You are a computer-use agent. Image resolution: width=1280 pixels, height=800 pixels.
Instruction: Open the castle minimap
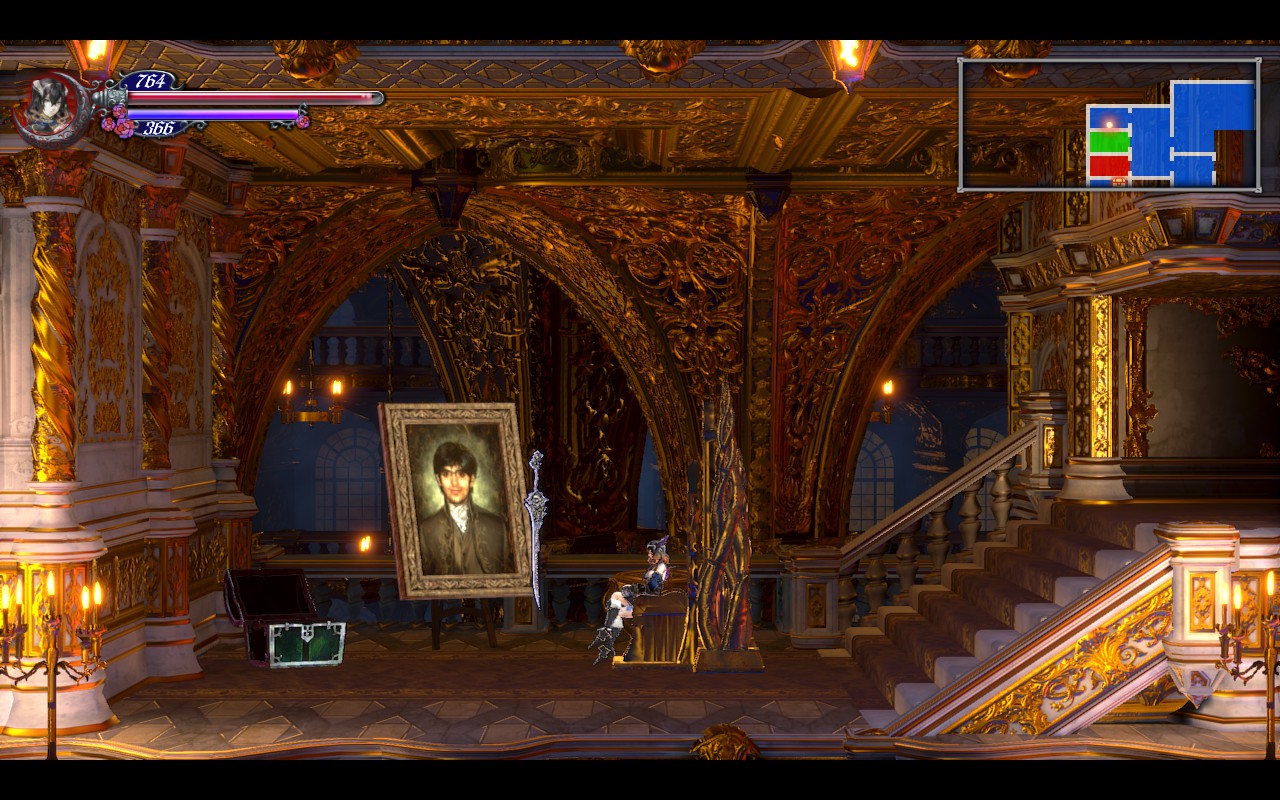1109,124
